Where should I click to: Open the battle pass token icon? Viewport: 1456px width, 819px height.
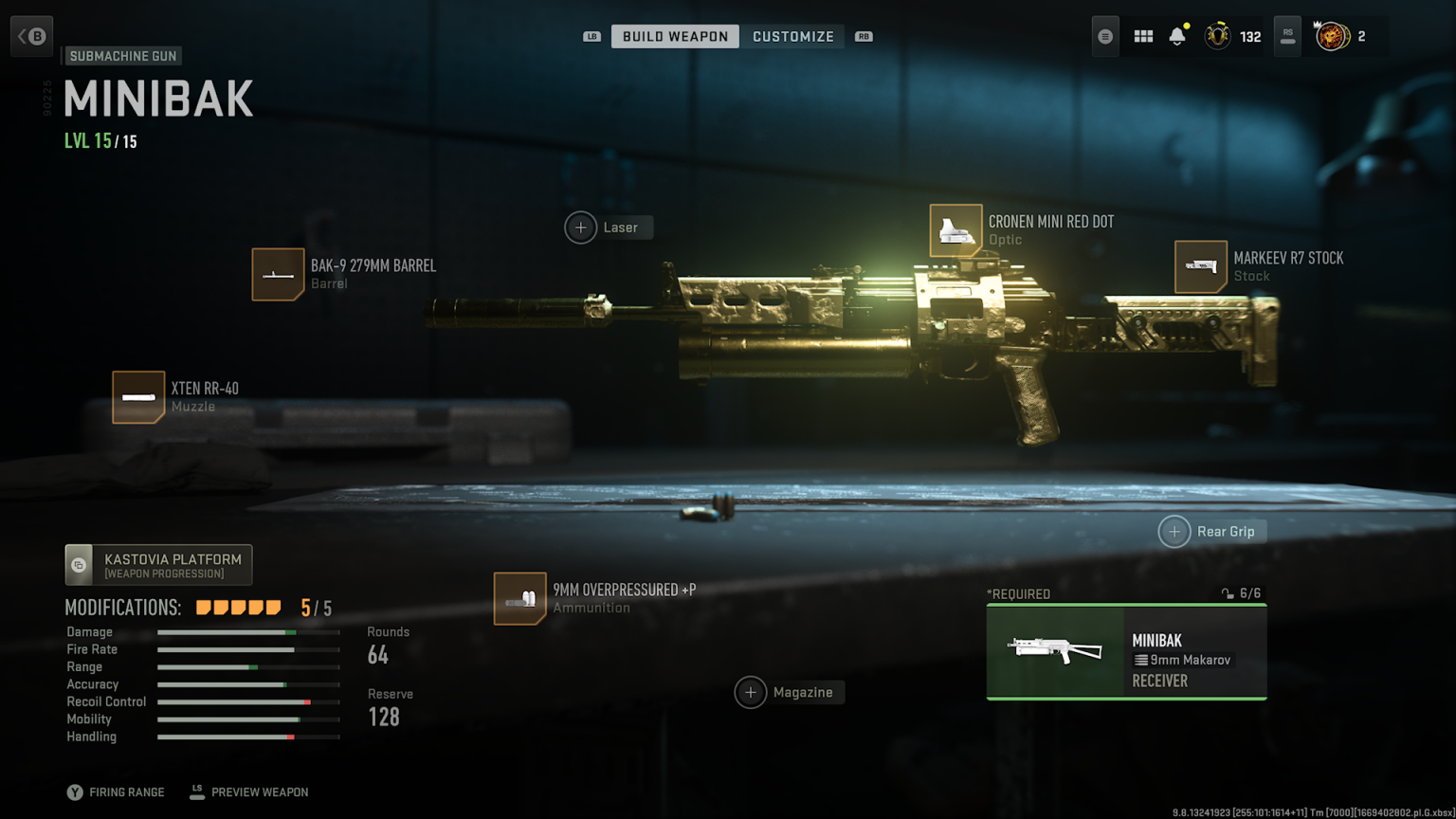pos(1332,36)
